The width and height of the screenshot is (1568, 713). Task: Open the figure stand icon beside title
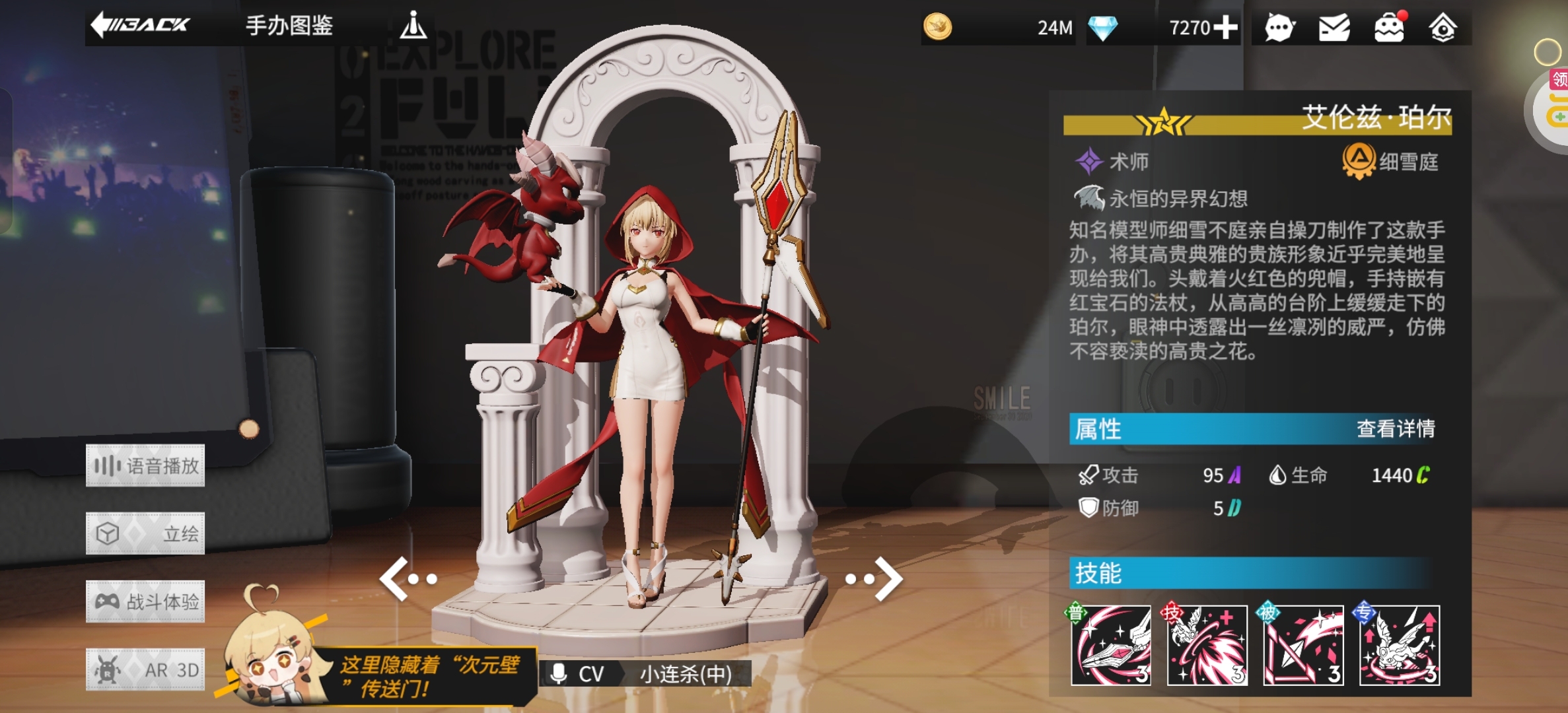pyautogui.click(x=413, y=25)
